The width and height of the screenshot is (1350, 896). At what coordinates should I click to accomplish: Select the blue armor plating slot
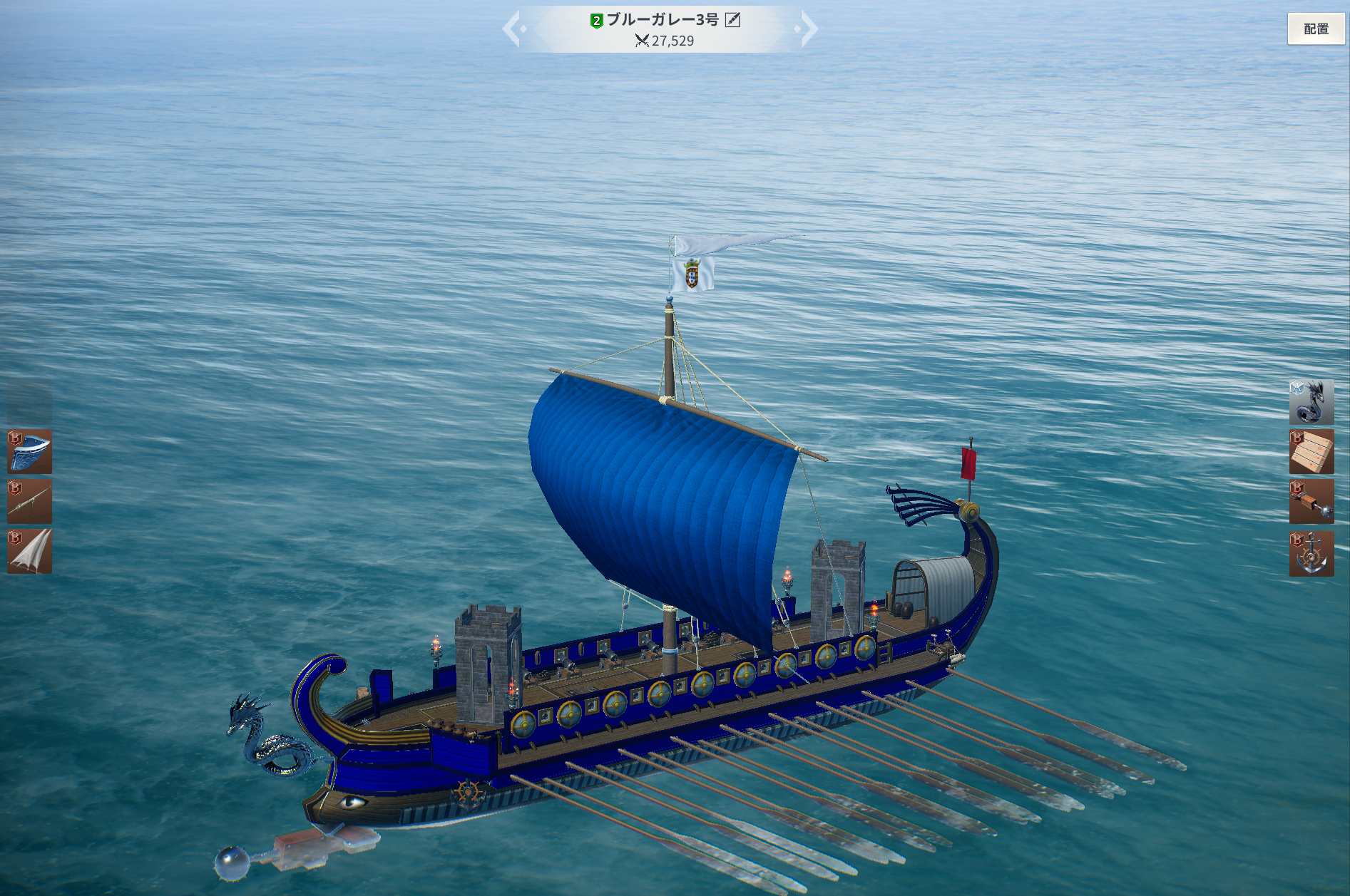pyautogui.click(x=30, y=452)
